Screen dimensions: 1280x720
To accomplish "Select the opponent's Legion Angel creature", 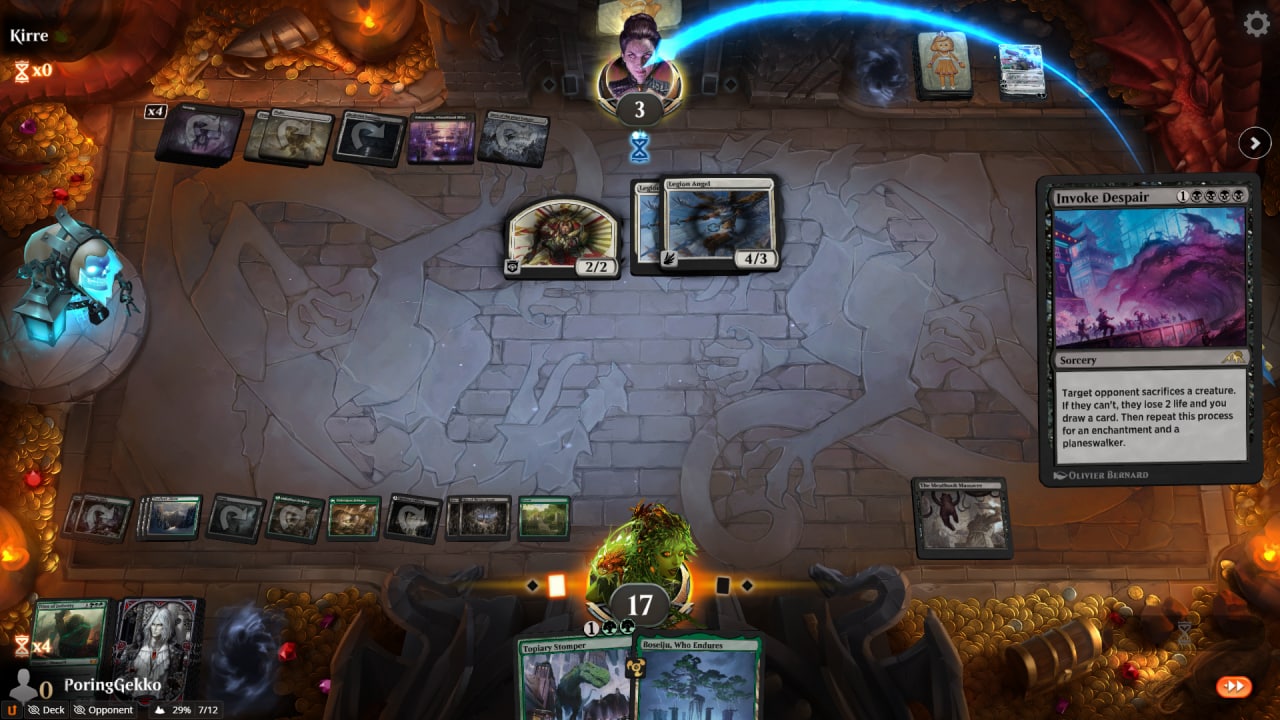I will pyautogui.click(x=718, y=224).
